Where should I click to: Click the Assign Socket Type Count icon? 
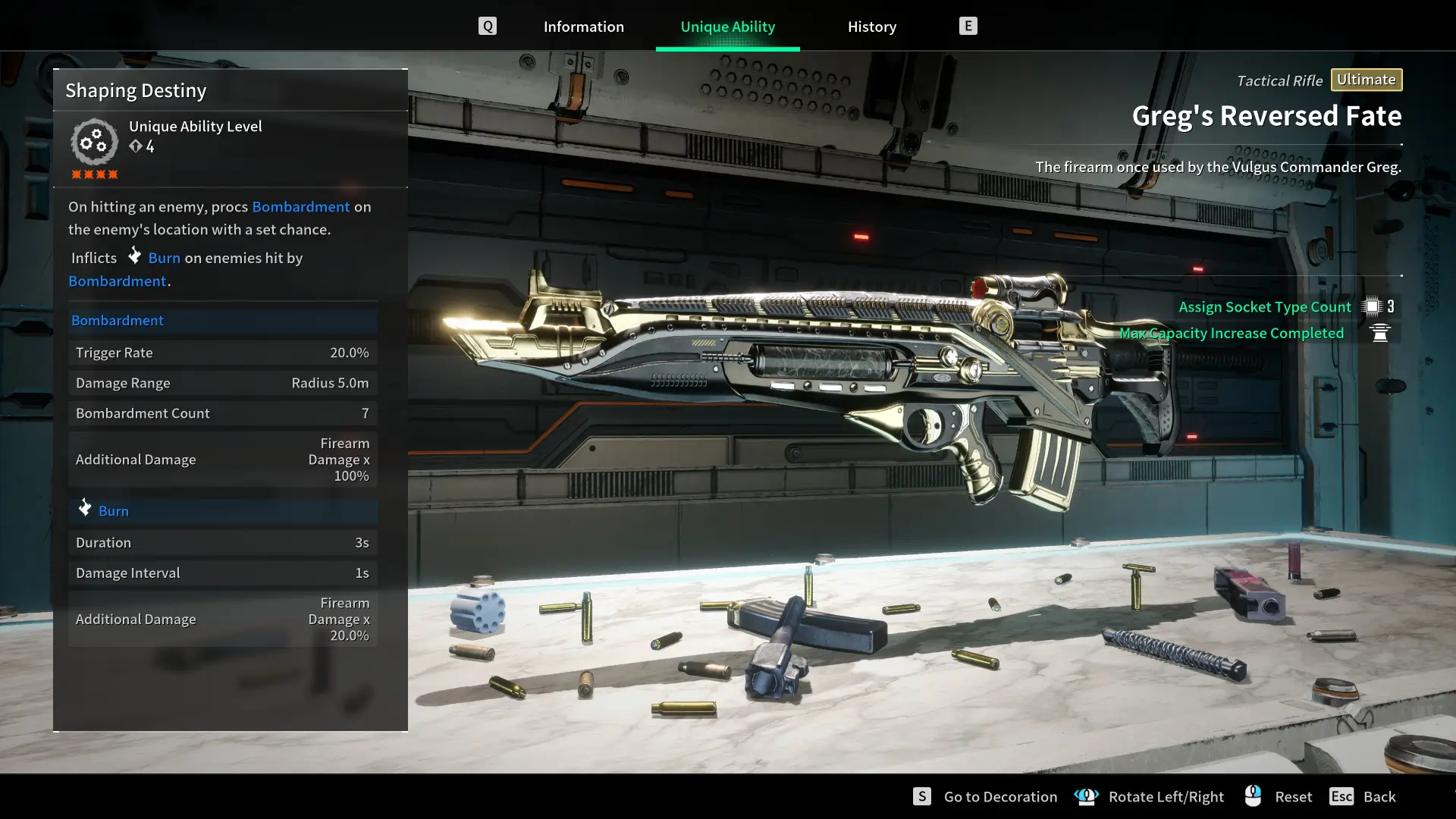point(1371,306)
